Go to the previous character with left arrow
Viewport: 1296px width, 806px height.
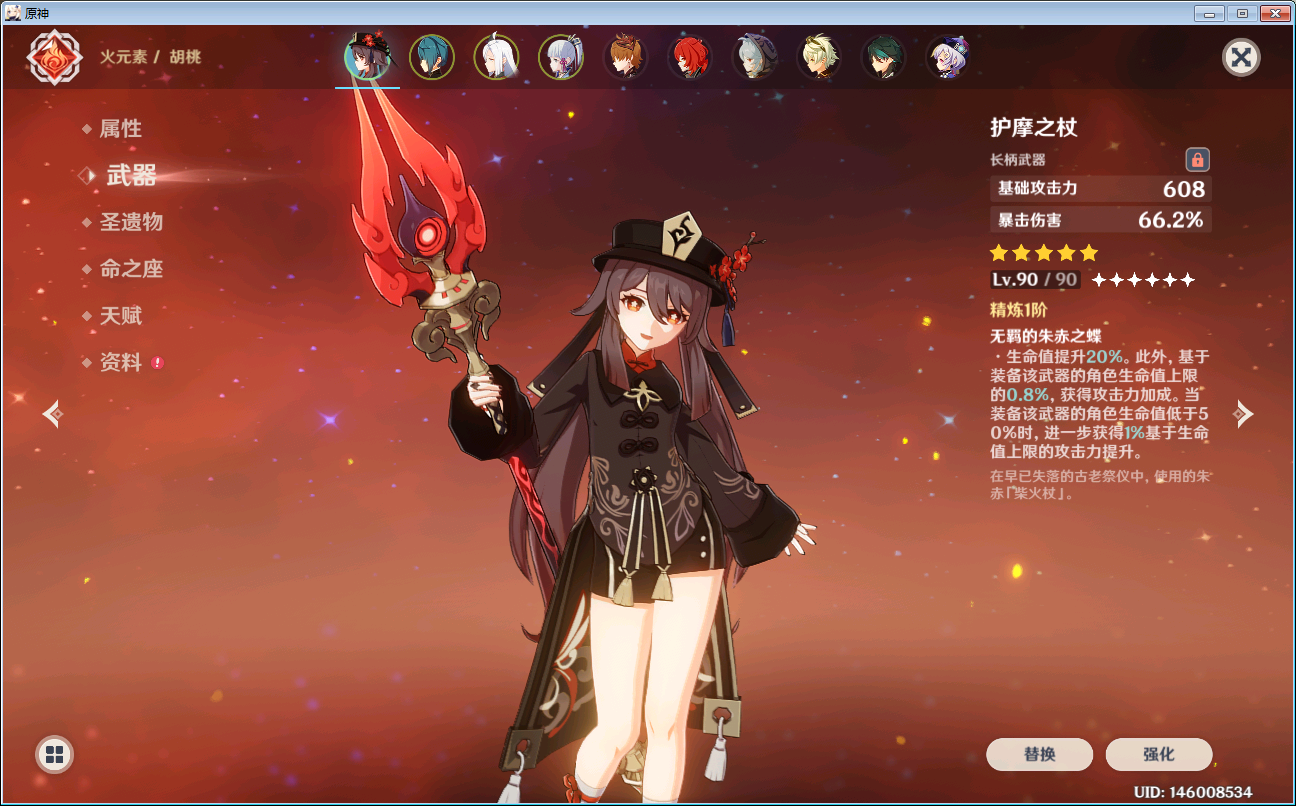(x=52, y=413)
